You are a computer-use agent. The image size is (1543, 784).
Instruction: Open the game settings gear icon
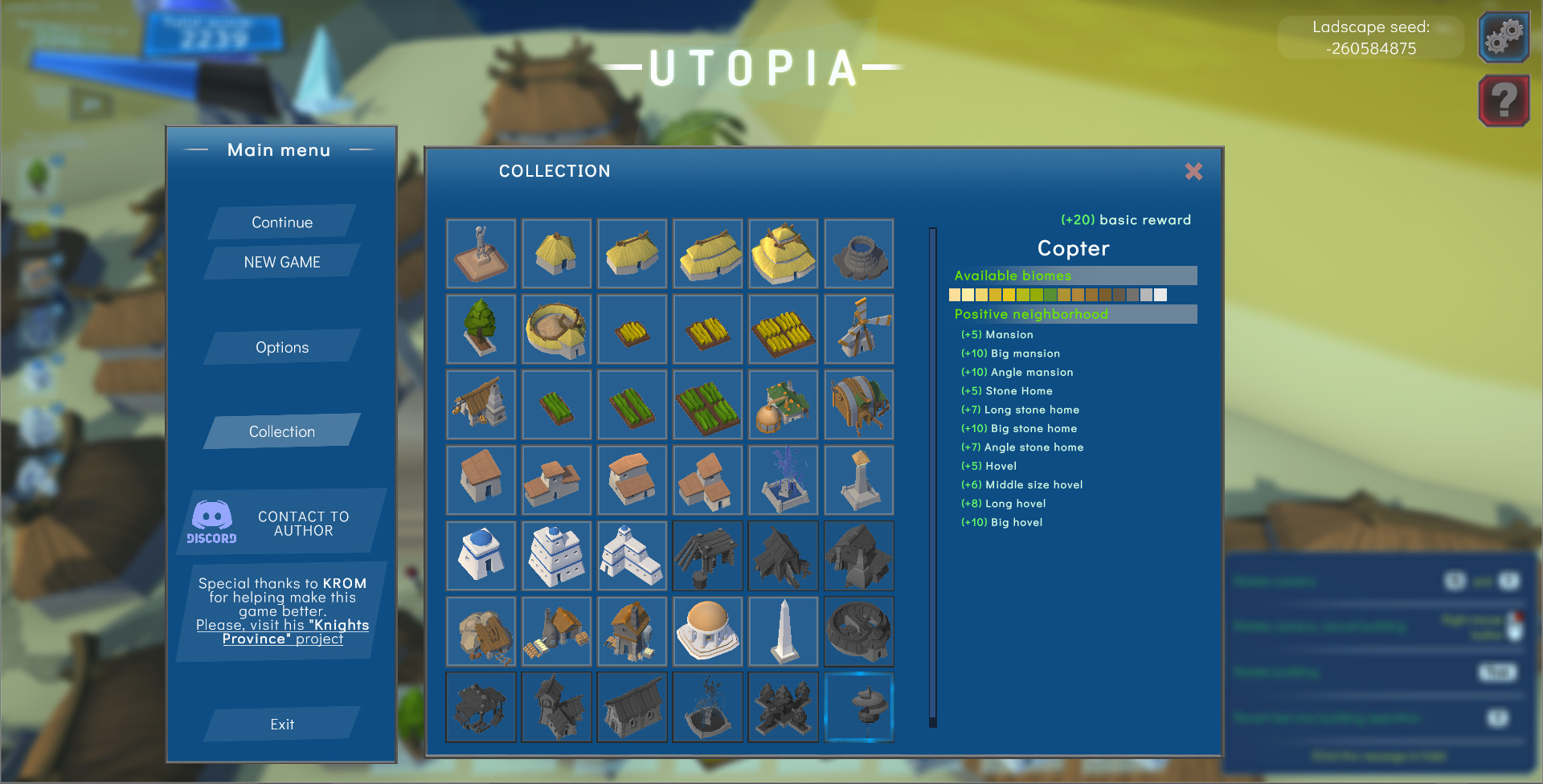click(1503, 37)
